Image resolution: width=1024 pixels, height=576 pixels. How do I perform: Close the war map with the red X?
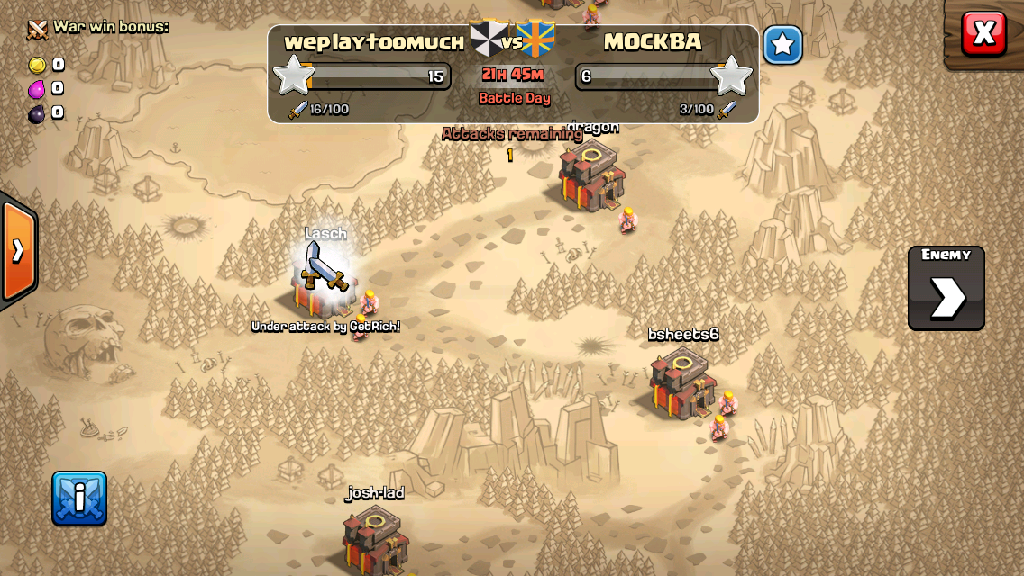pos(983,33)
